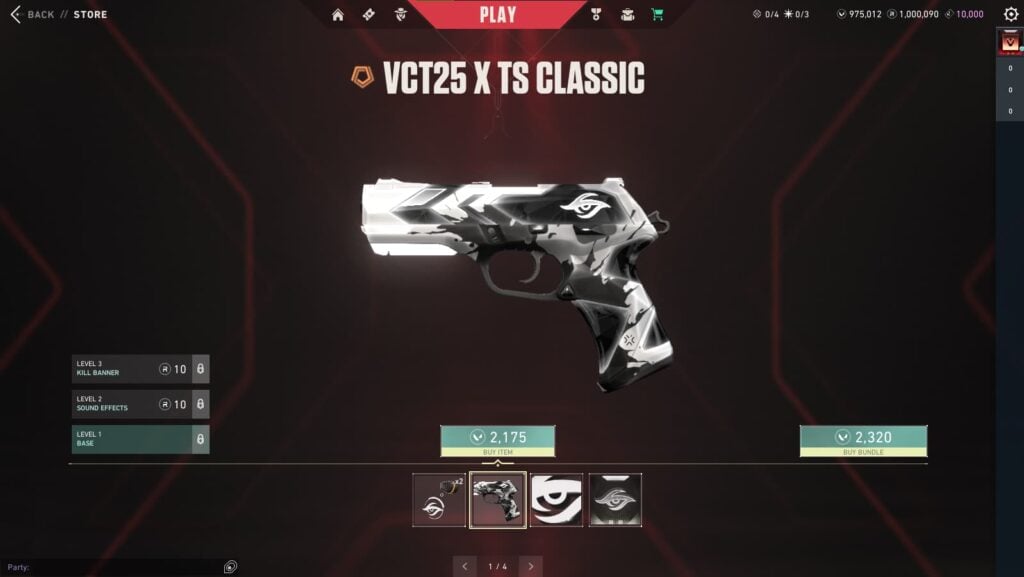The image size is (1024, 577).
Task: Go to the previous bundle page
Action: click(x=466, y=566)
